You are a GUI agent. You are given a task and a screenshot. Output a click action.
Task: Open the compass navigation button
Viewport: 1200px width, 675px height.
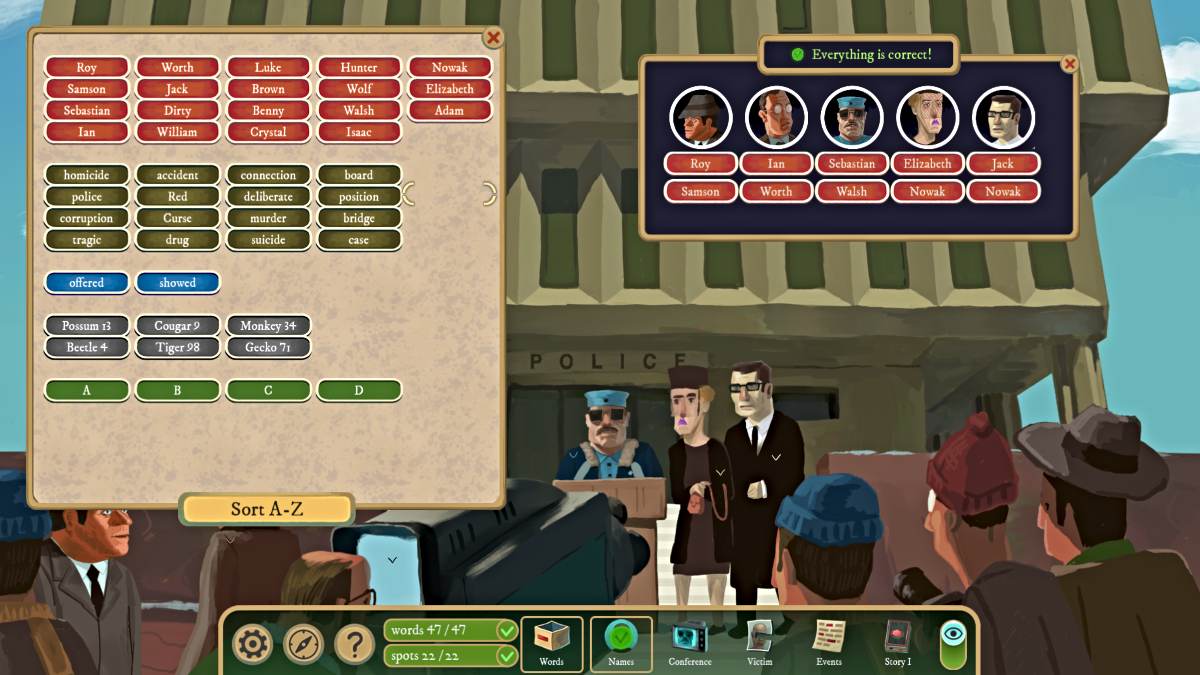(303, 645)
